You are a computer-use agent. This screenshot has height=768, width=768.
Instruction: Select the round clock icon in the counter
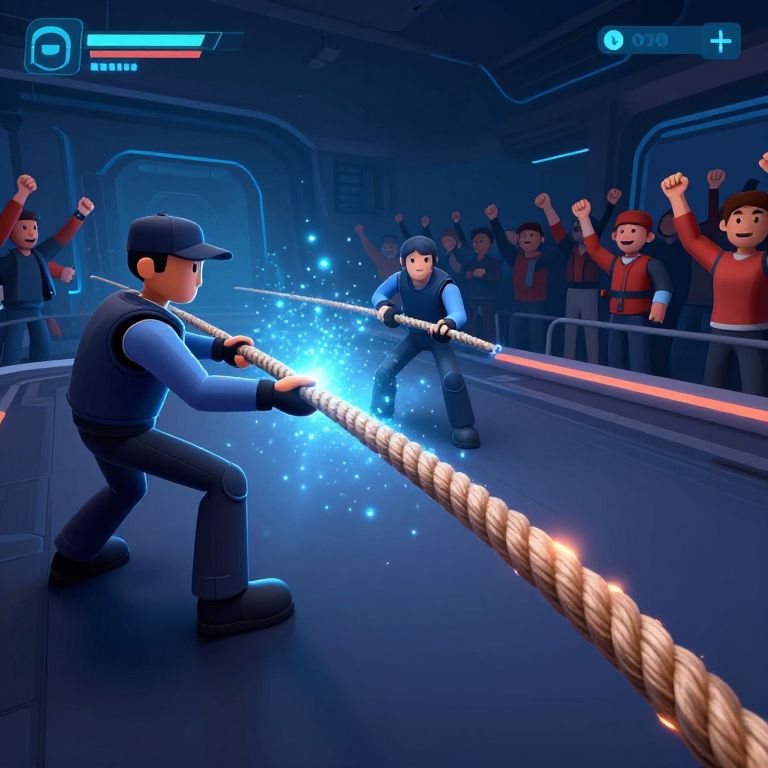point(614,40)
